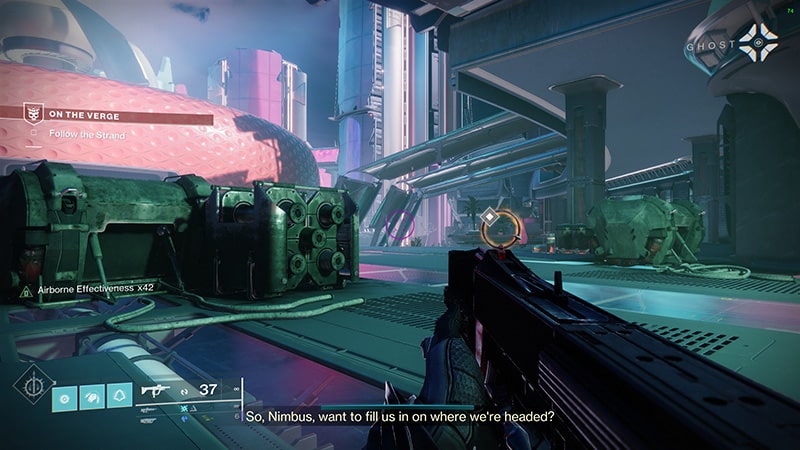800x450 pixels.
Task: Use the grenade ability icon
Action: (x=65, y=396)
